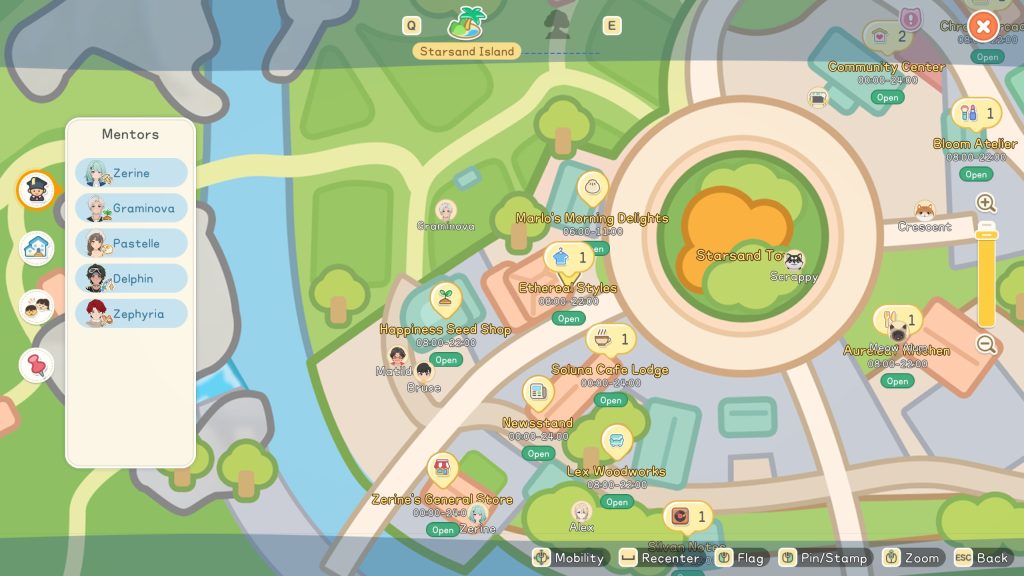Choose Graminova from the Mentors list

coord(131,208)
